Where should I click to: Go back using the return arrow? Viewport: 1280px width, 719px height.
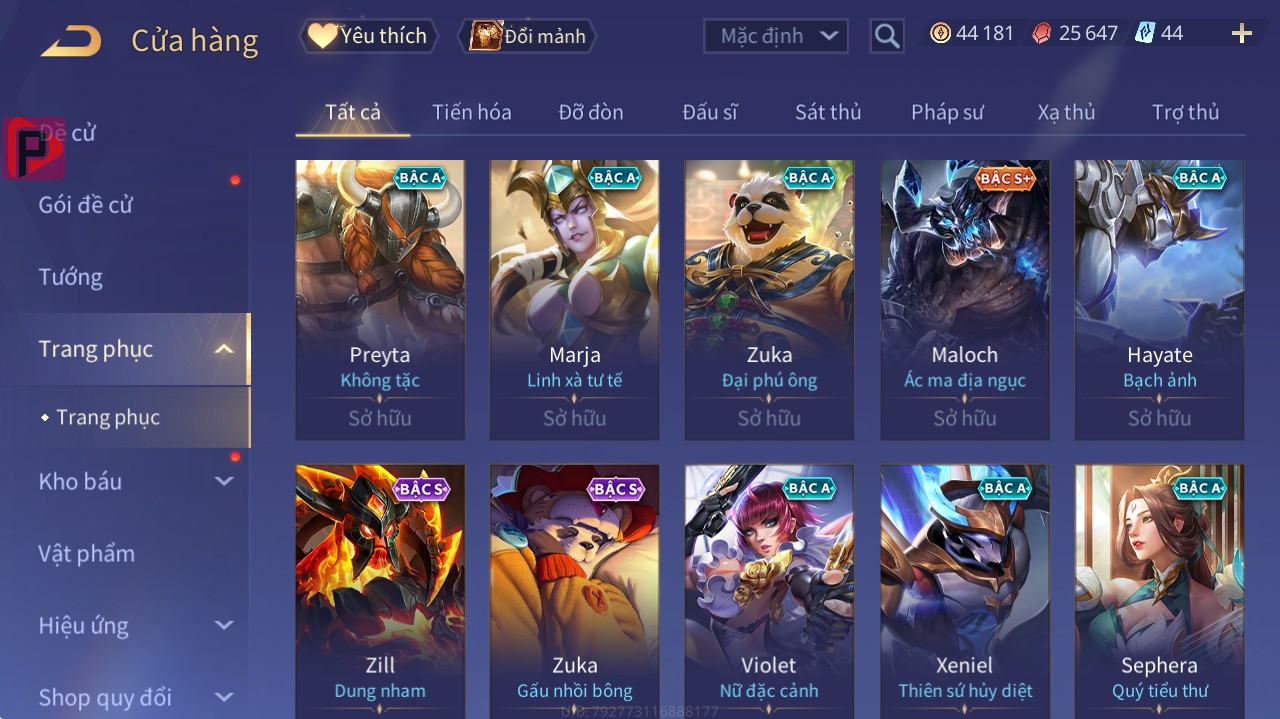[x=72, y=41]
